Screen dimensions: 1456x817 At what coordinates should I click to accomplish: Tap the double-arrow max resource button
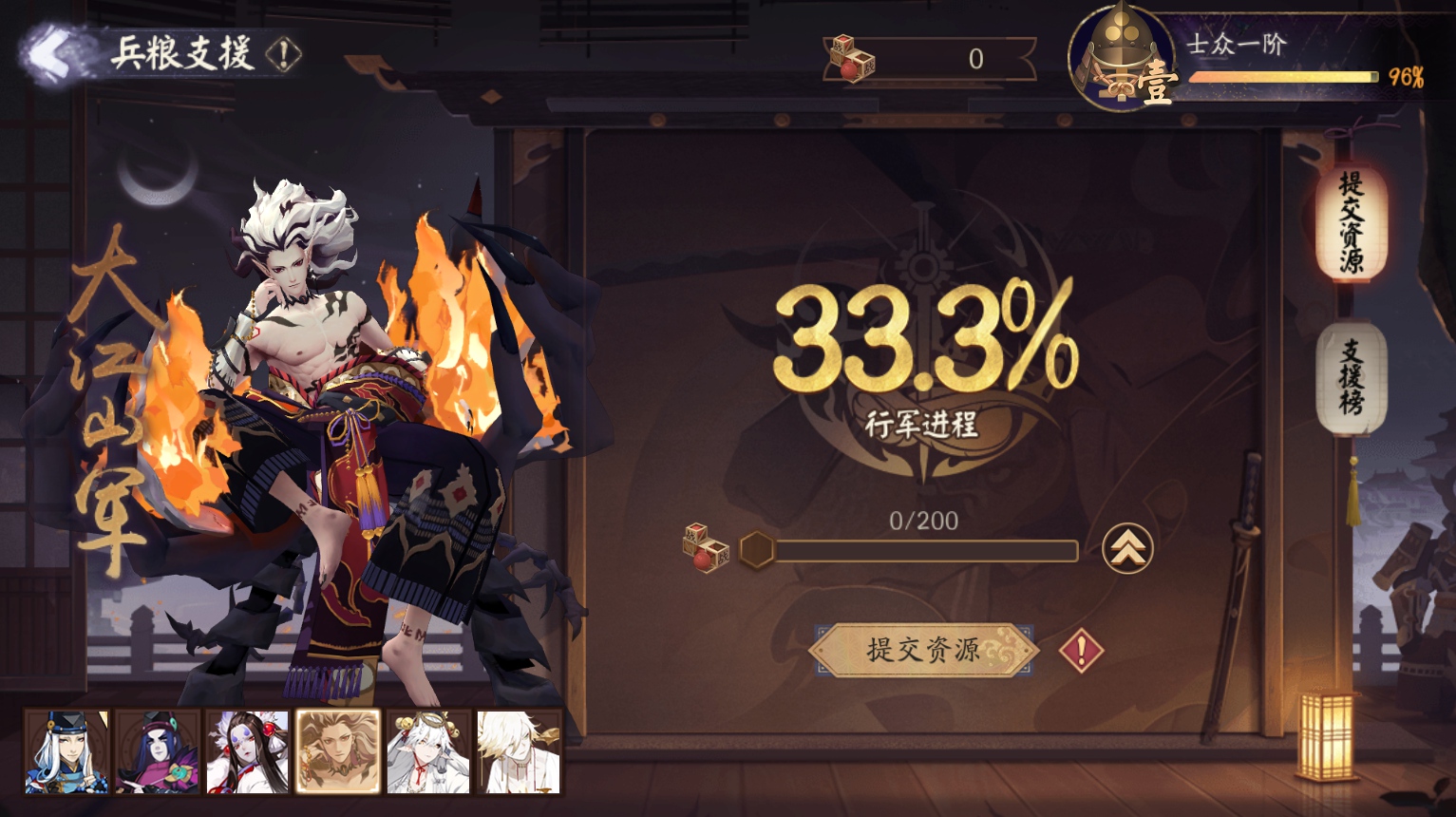[x=1127, y=549]
